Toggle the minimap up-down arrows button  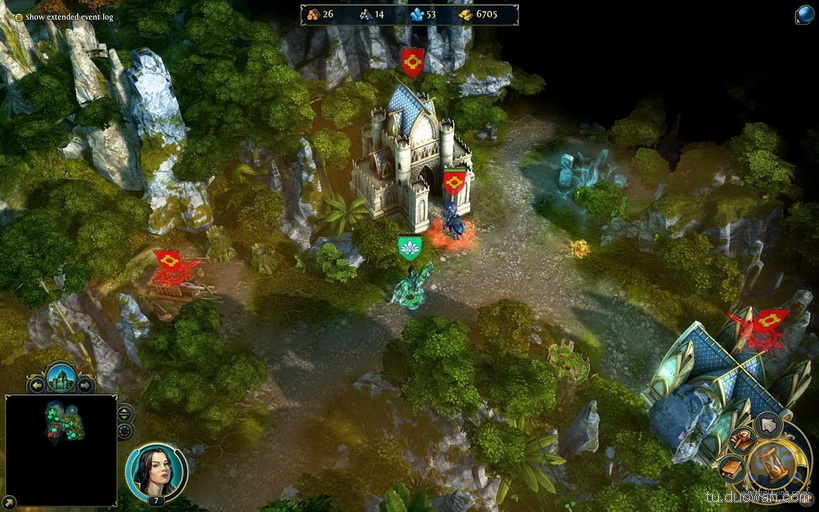tap(125, 413)
